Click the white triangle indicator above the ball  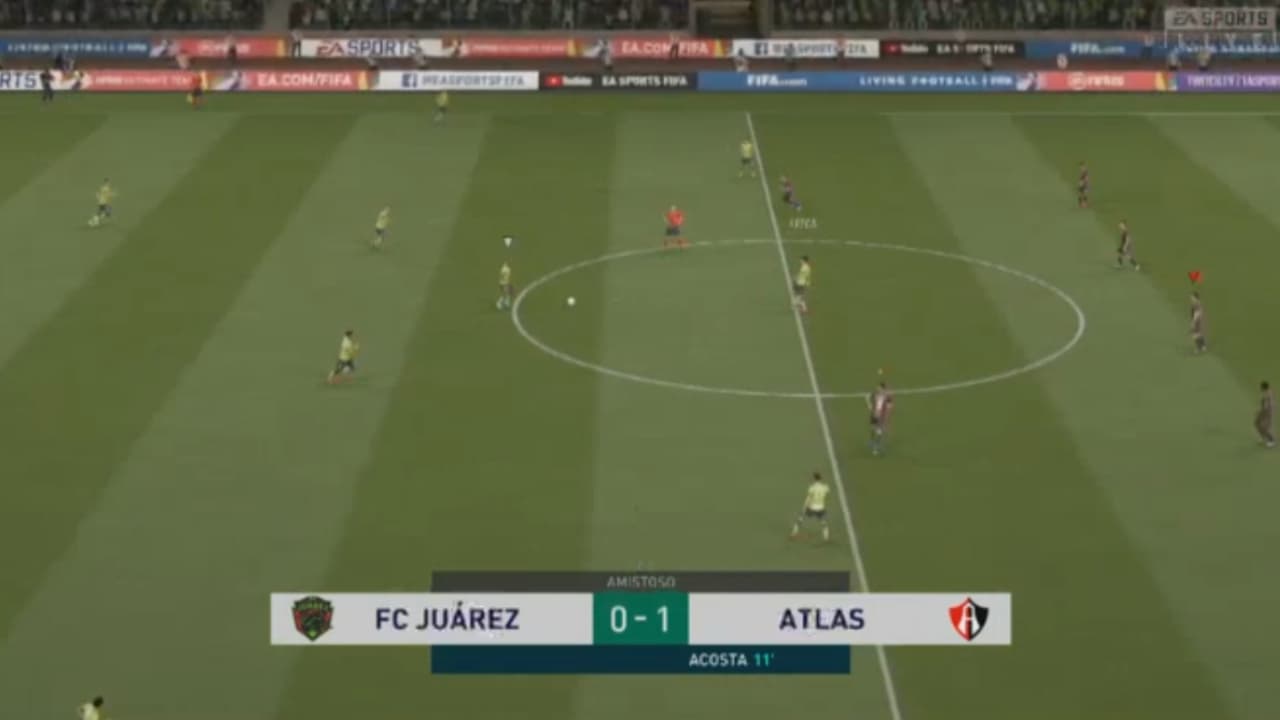507,240
